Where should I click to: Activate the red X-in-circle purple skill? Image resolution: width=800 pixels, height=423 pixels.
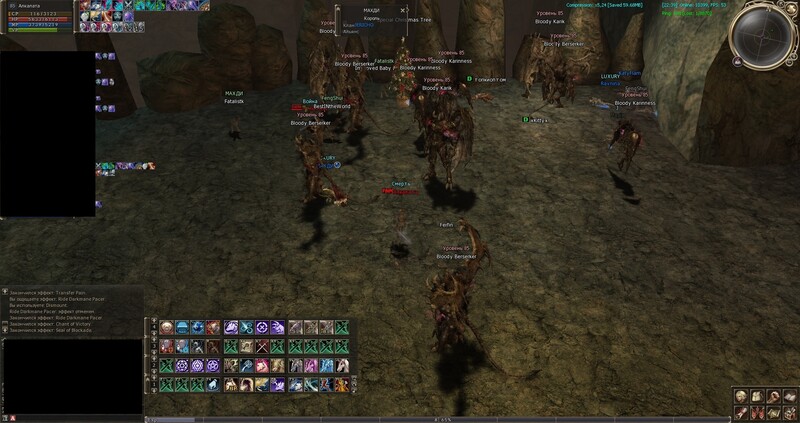(x=263, y=327)
